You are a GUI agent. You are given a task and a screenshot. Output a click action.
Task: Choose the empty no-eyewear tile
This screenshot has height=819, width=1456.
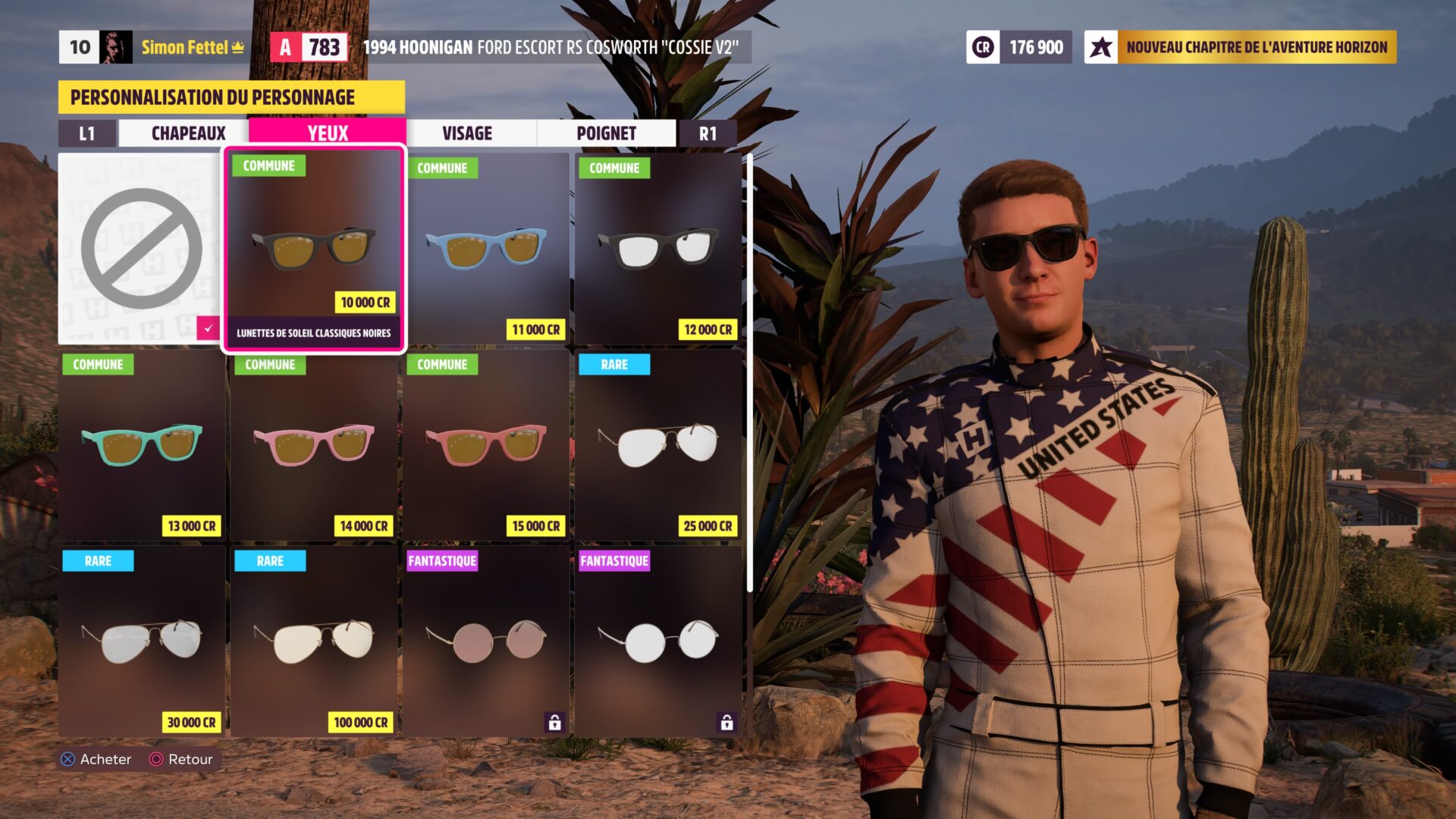pyautogui.click(x=141, y=249)
